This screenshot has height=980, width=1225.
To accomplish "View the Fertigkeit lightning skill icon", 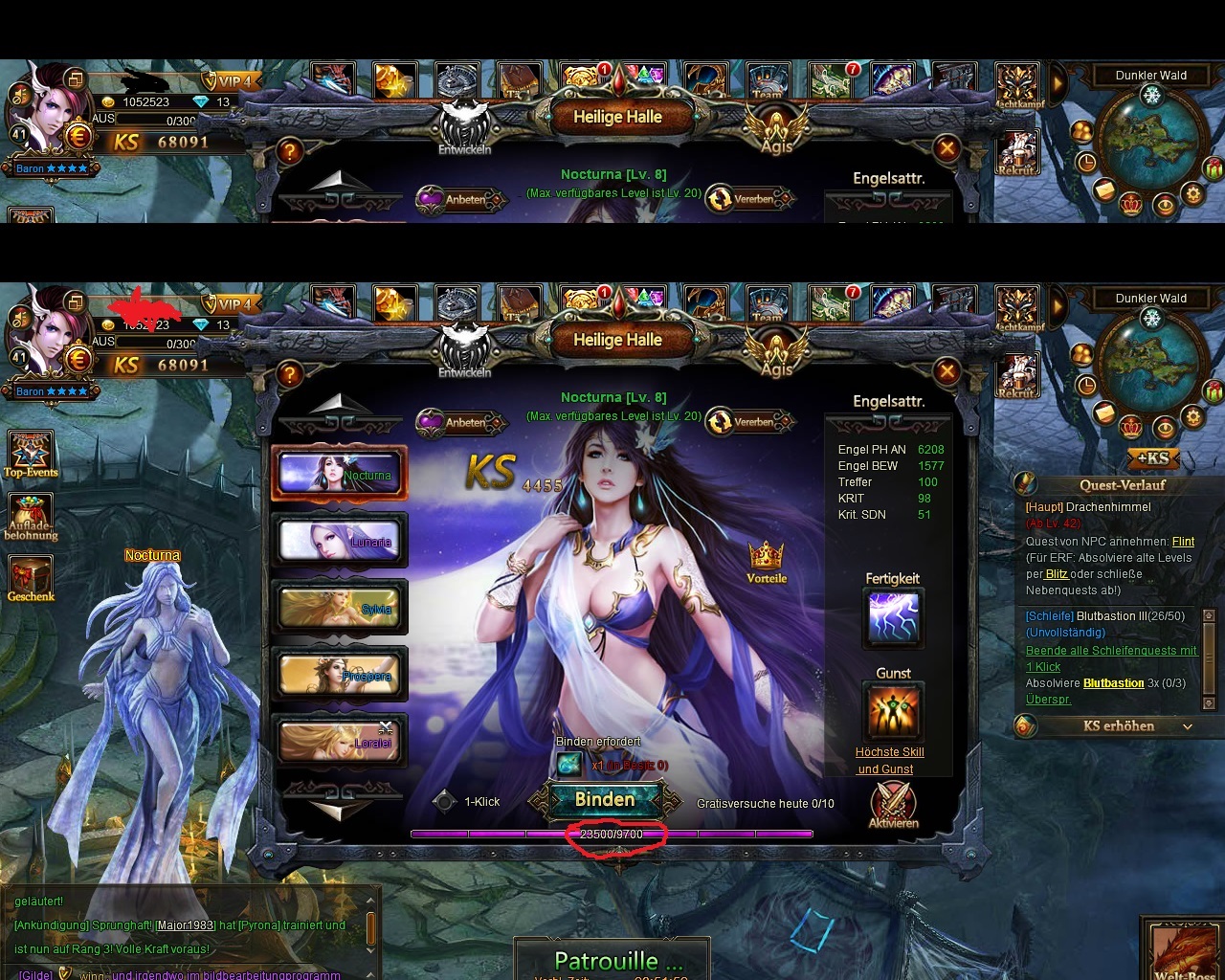I will (892, 617).
